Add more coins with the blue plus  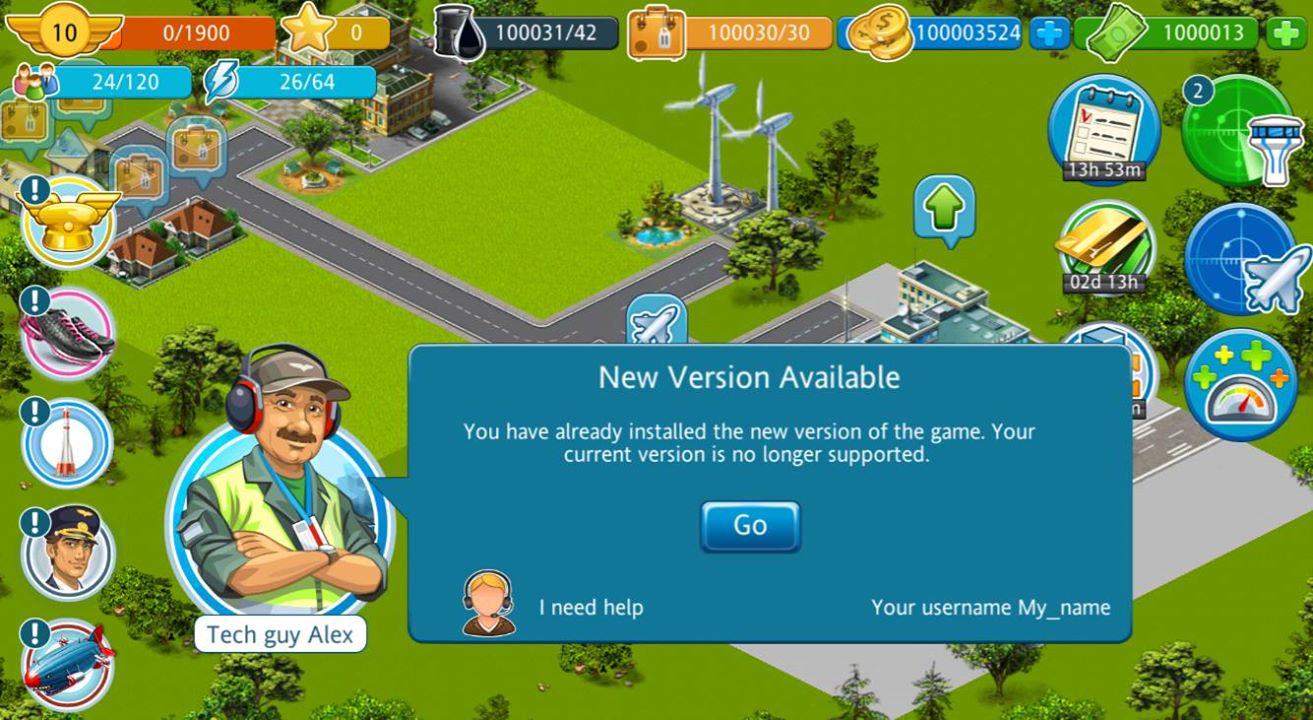click(x=1050, y=33)
